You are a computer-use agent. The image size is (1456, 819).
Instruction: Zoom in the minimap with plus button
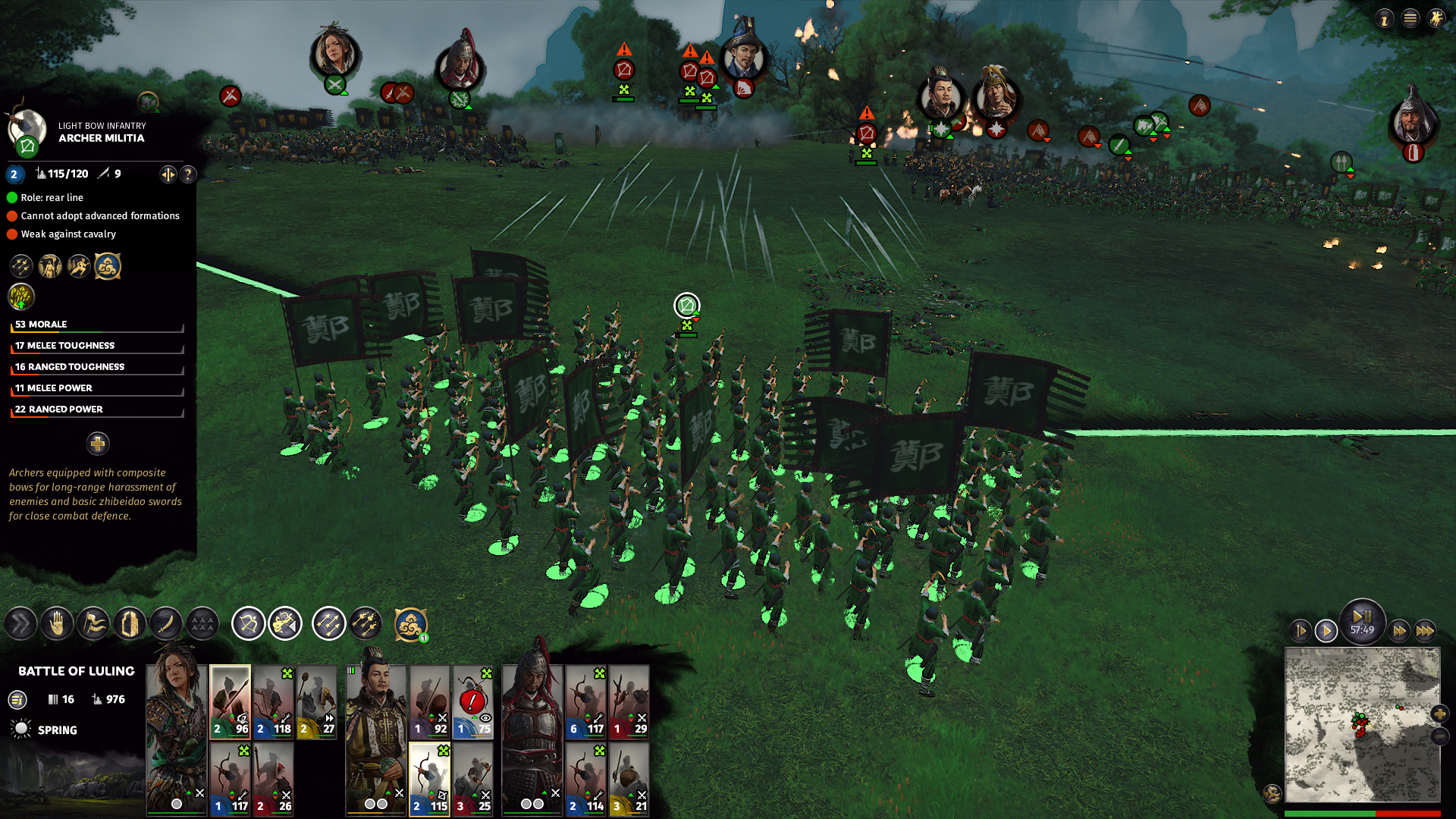point(1439,714)
